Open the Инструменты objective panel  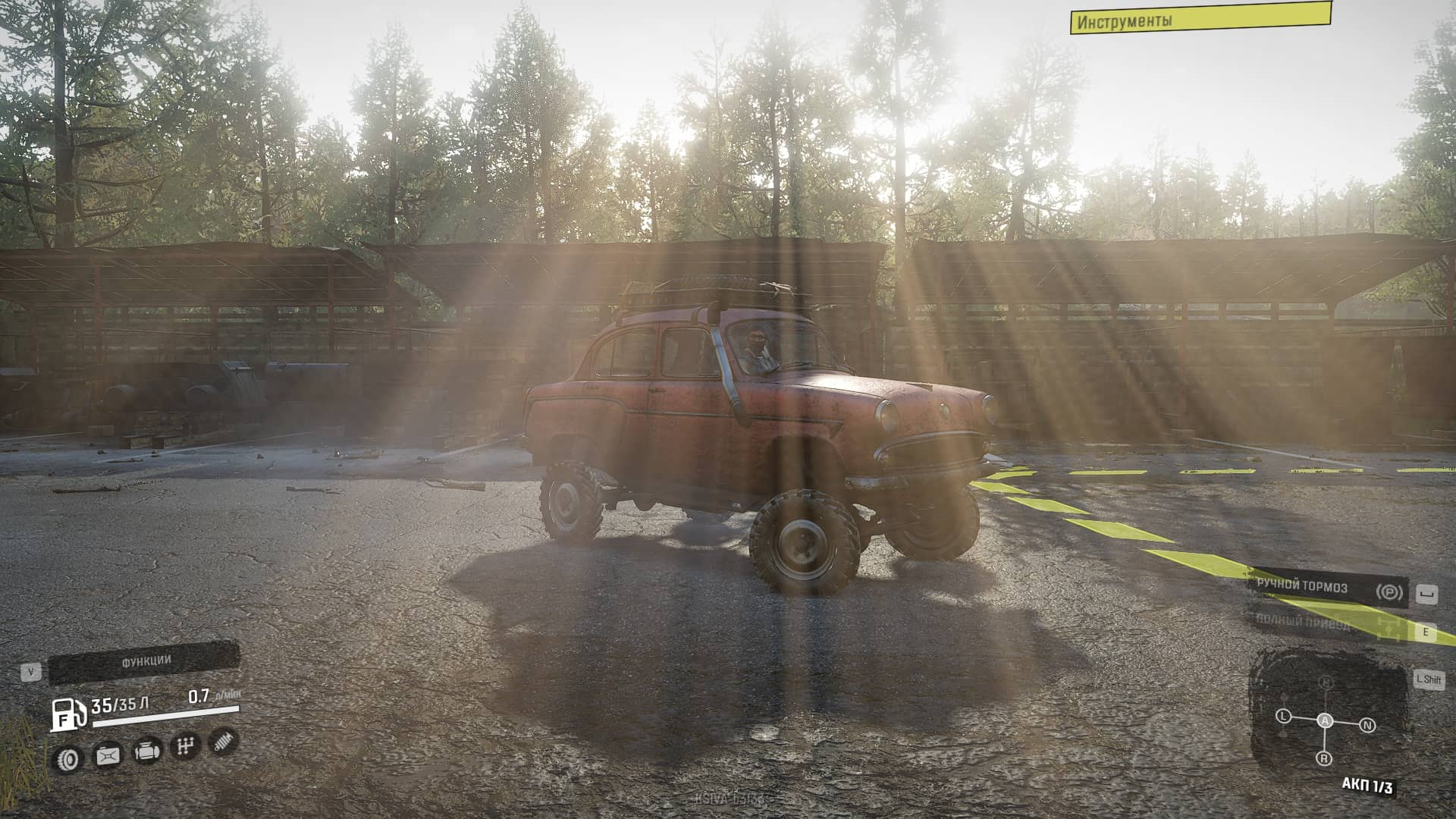[x=1200, y=18]
